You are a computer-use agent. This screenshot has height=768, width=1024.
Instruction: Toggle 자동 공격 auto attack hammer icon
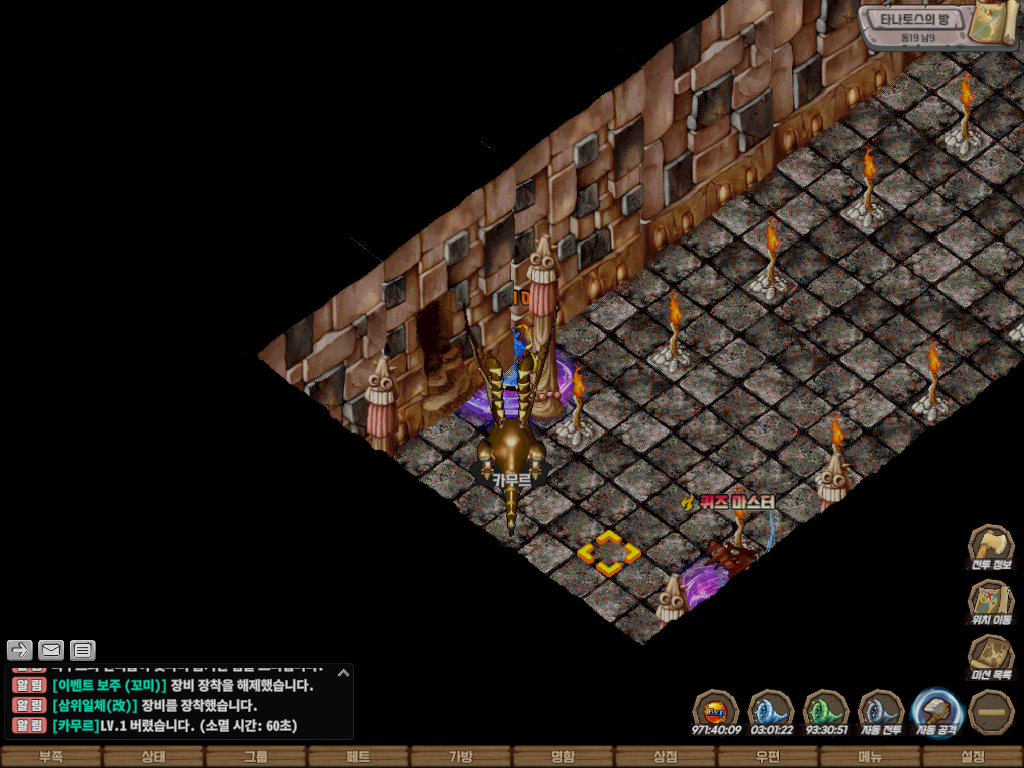point(937,711)
